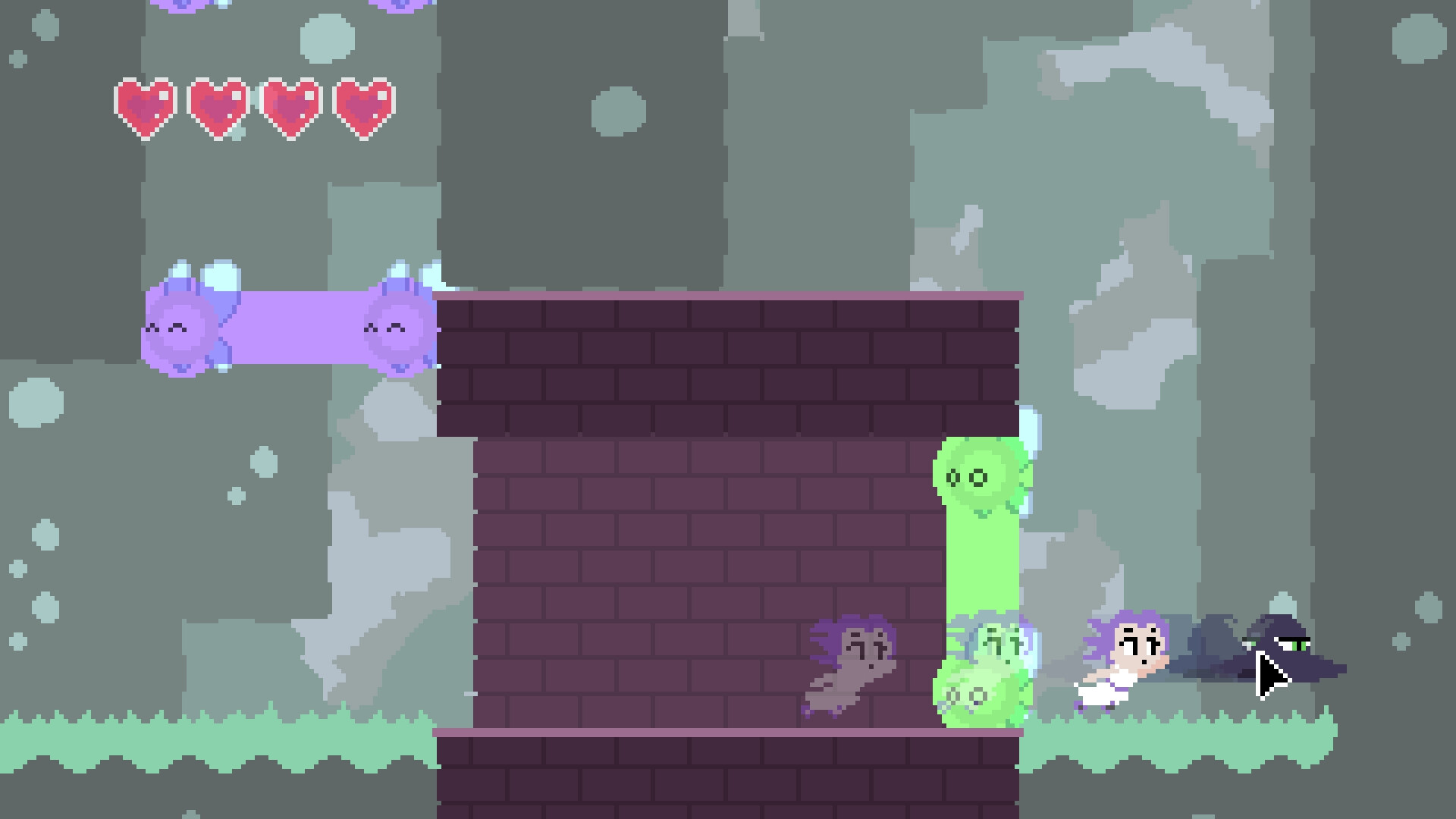This screenshot has height=819, width=1456.
Task: Click the stretched purple slime platform
Action: tap(296, 330)
